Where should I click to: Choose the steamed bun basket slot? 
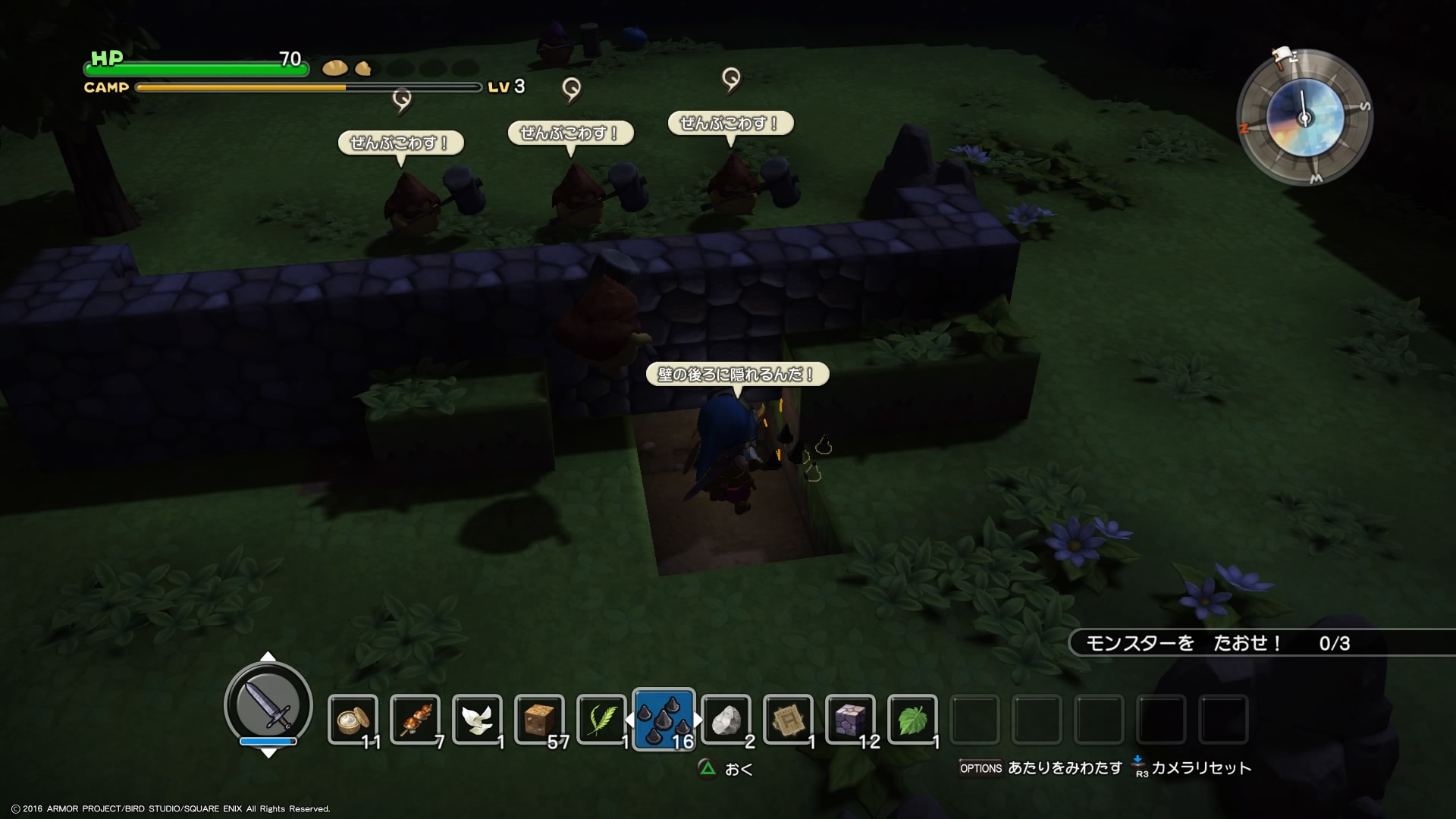pyautogui.click(x=353, y=719)
